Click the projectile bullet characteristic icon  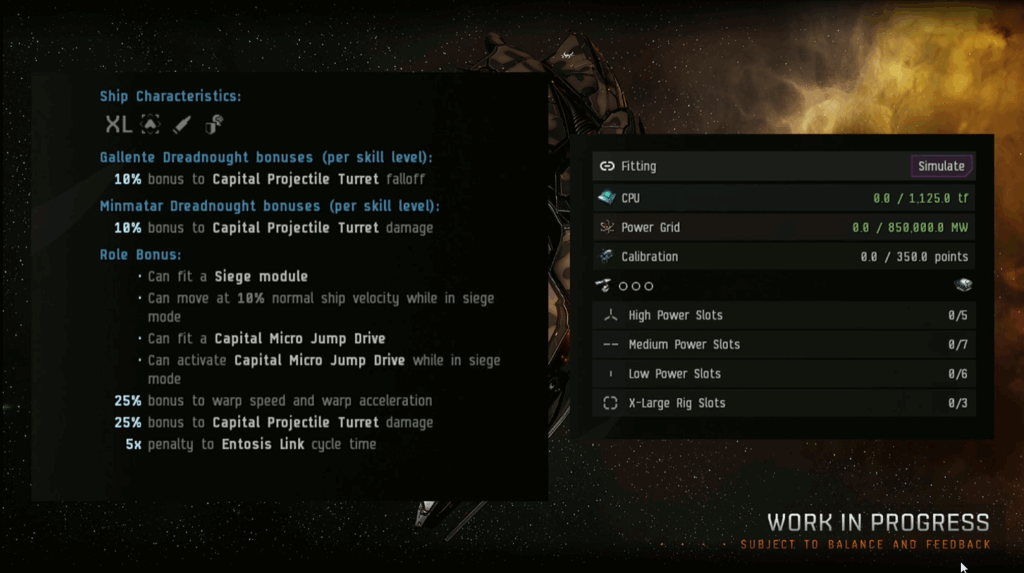(181, 124)
